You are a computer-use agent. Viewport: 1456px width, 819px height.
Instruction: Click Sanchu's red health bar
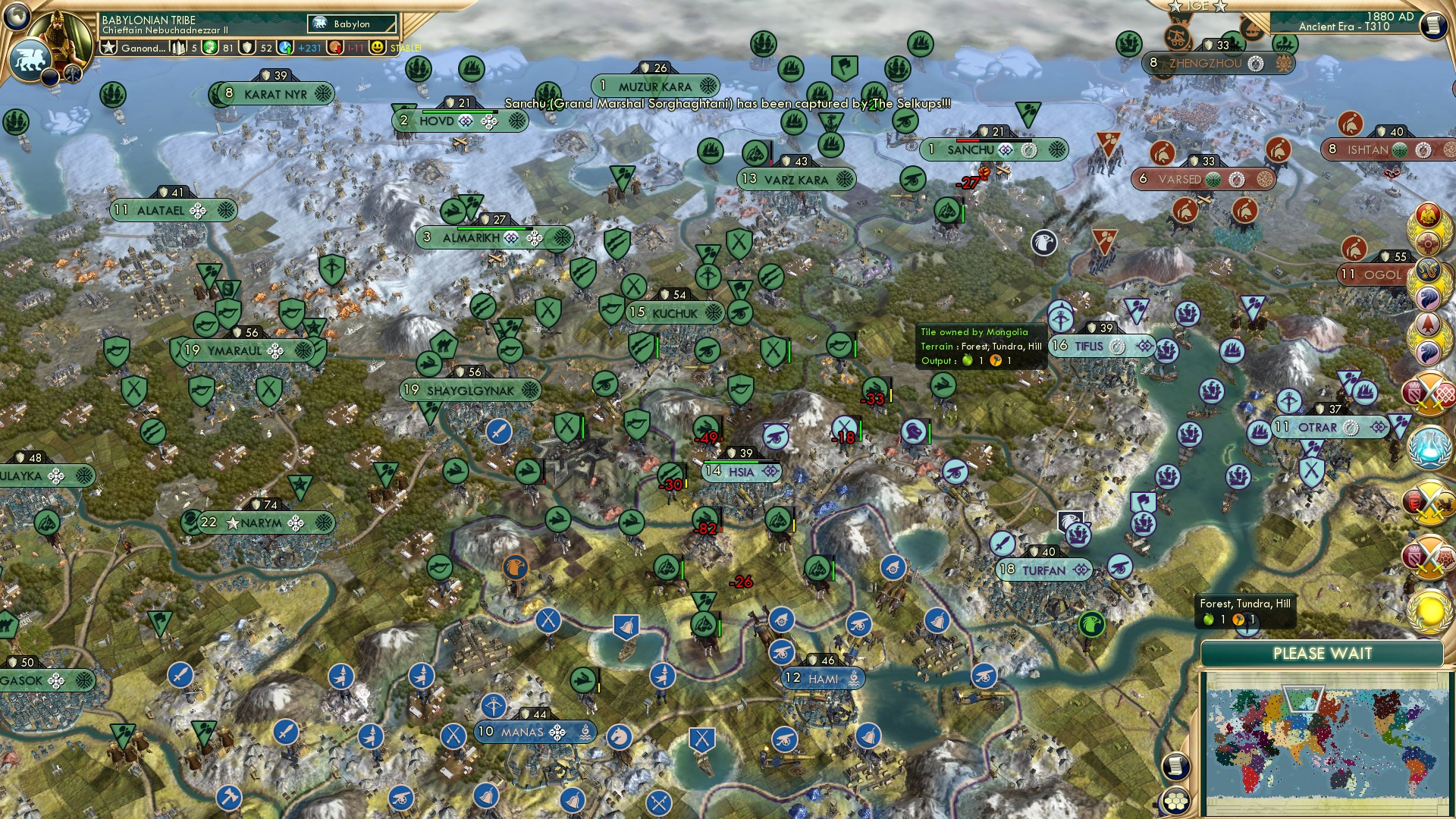[967, 140]
